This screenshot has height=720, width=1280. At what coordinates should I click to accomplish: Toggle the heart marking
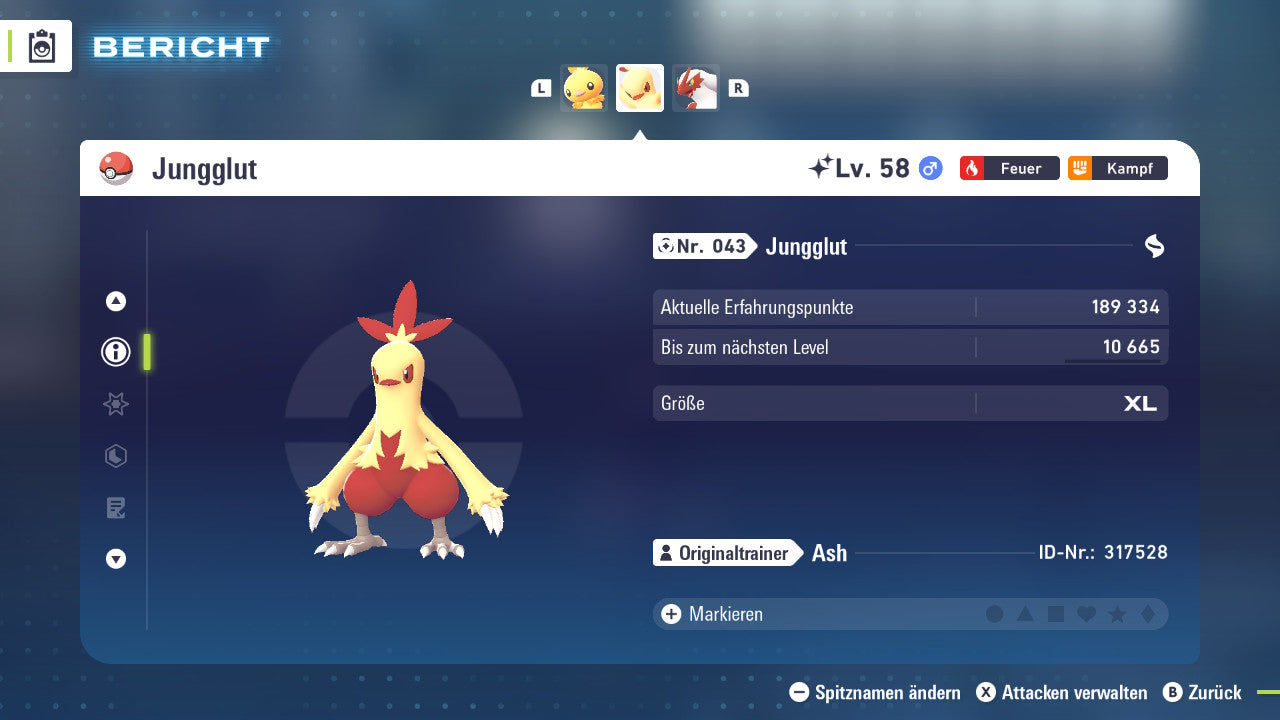pos(1089,614)
